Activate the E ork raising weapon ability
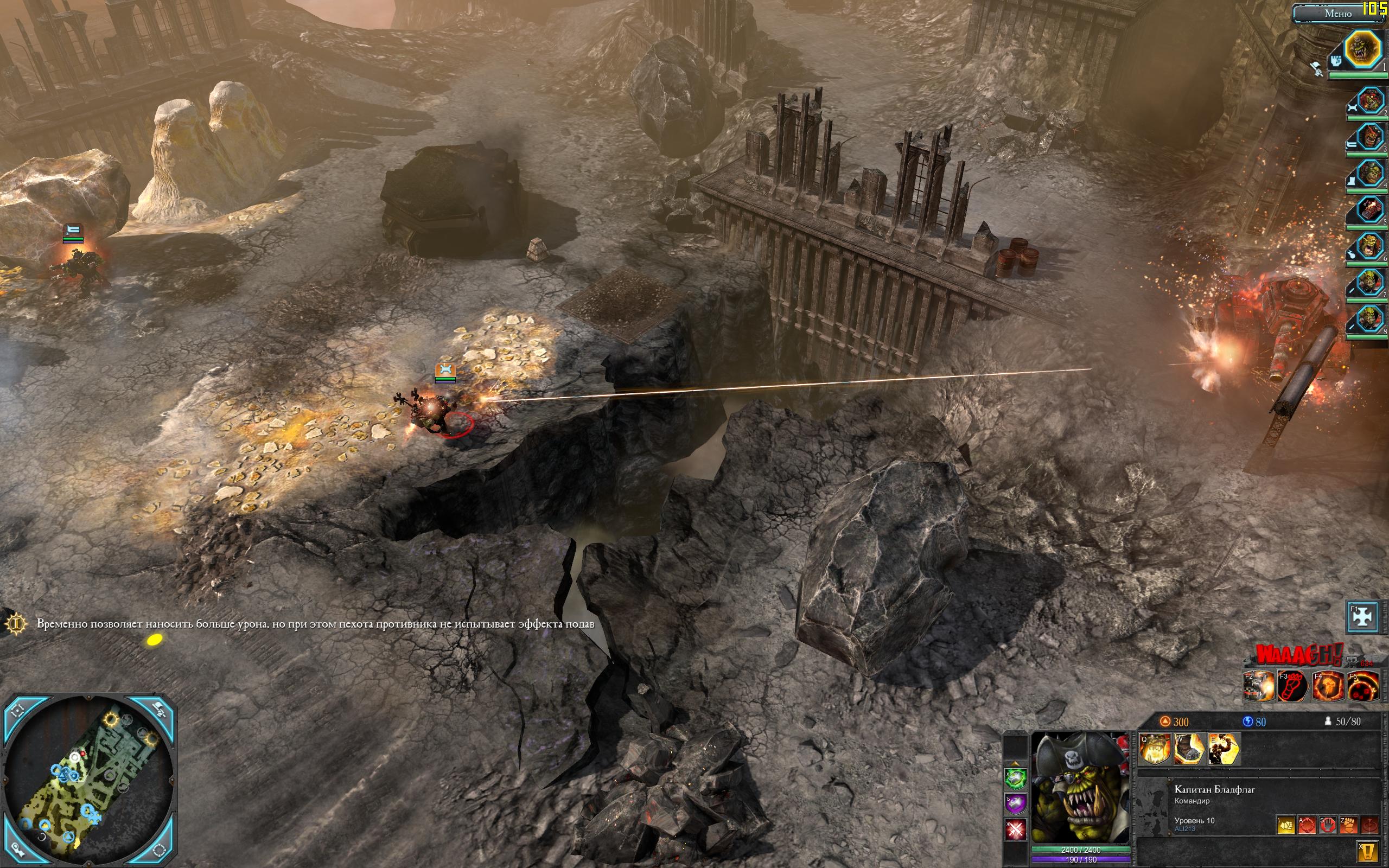Screen dimensions: 1389x868 point(1223,749)
